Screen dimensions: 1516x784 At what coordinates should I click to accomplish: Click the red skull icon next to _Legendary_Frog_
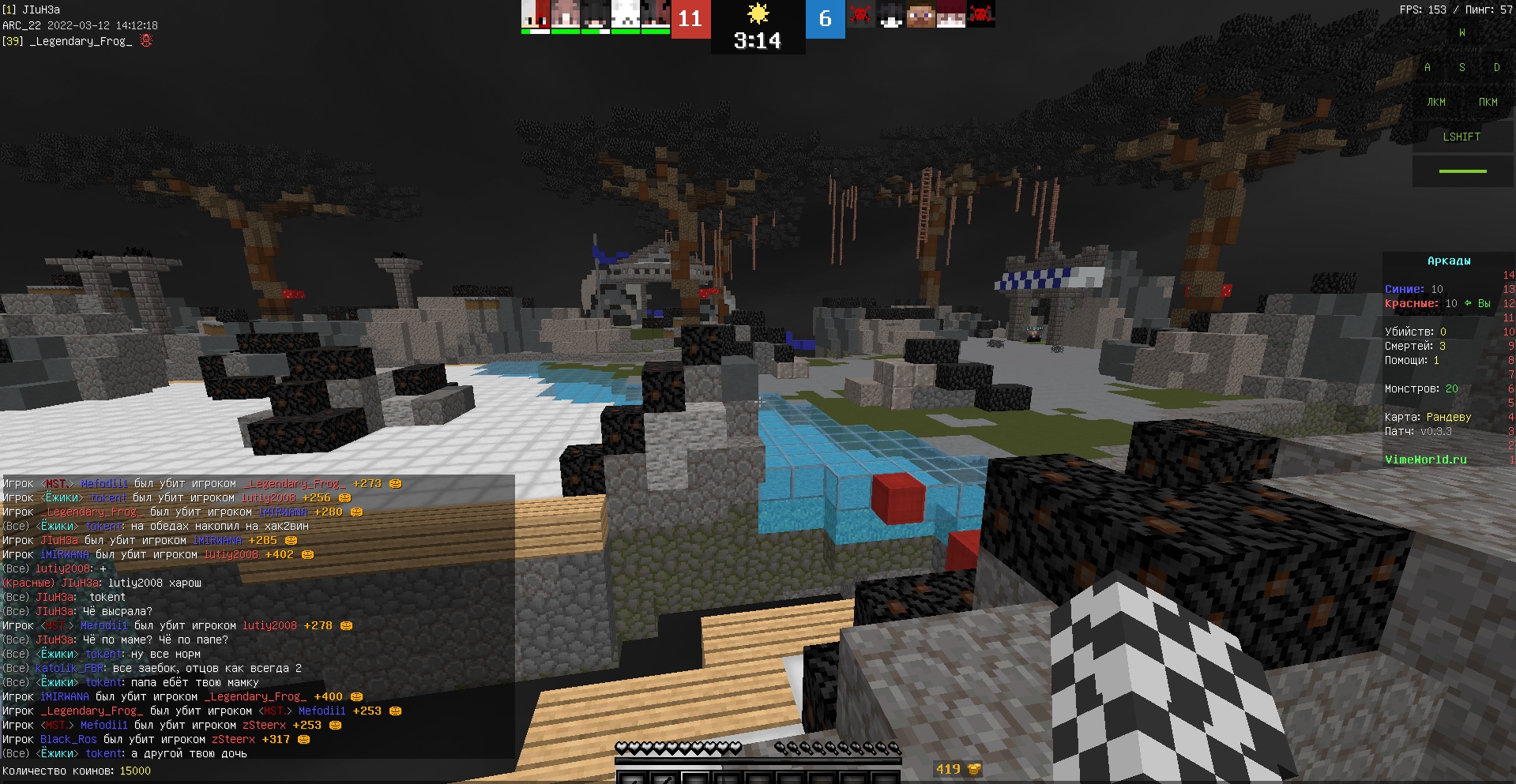pyautogui.click(x=147, y=40)
